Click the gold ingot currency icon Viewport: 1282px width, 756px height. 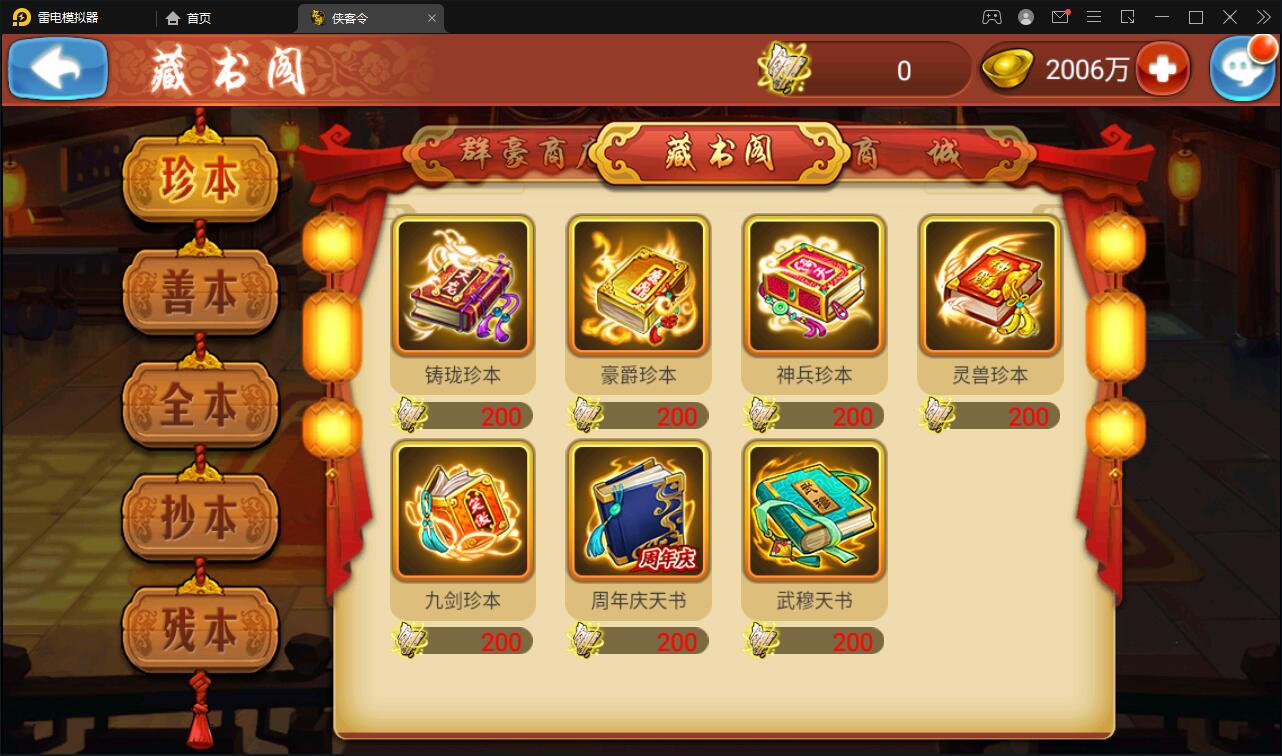click(x=1007, y=70)
